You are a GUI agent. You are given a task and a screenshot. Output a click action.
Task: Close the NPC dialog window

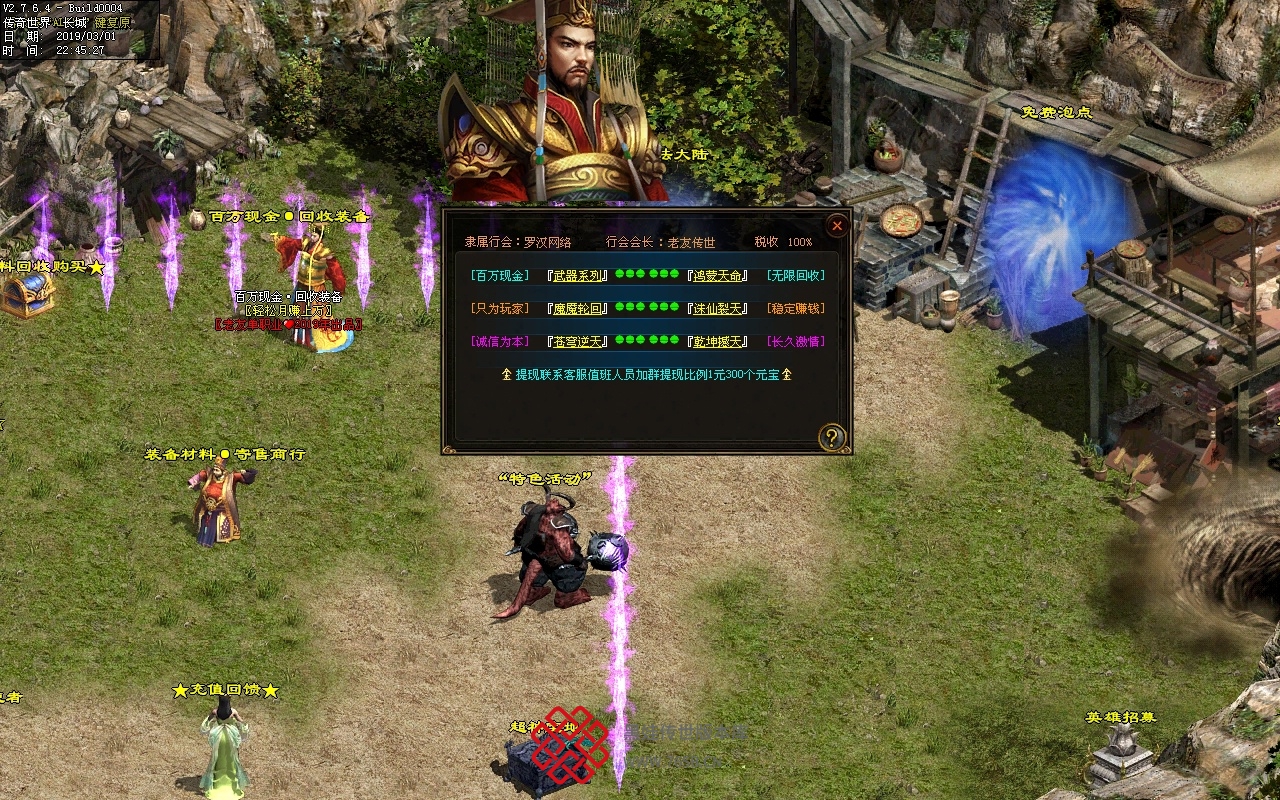[837, 226]
